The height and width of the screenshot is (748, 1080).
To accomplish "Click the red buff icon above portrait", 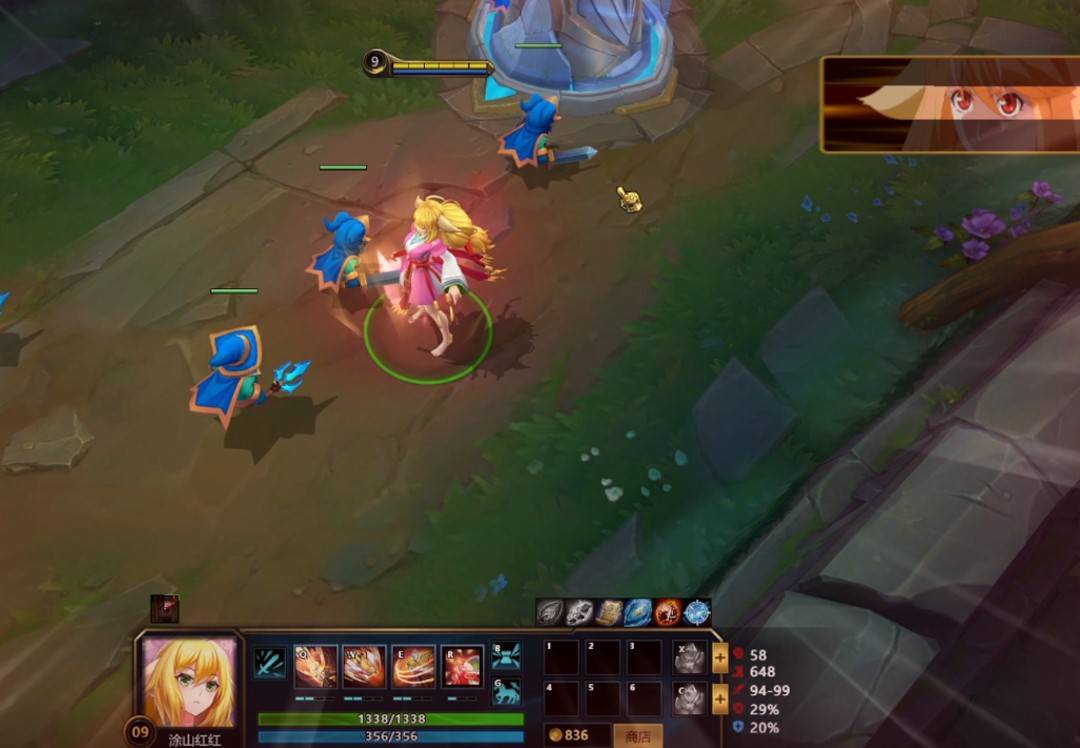I will click(x=164, y=608).
